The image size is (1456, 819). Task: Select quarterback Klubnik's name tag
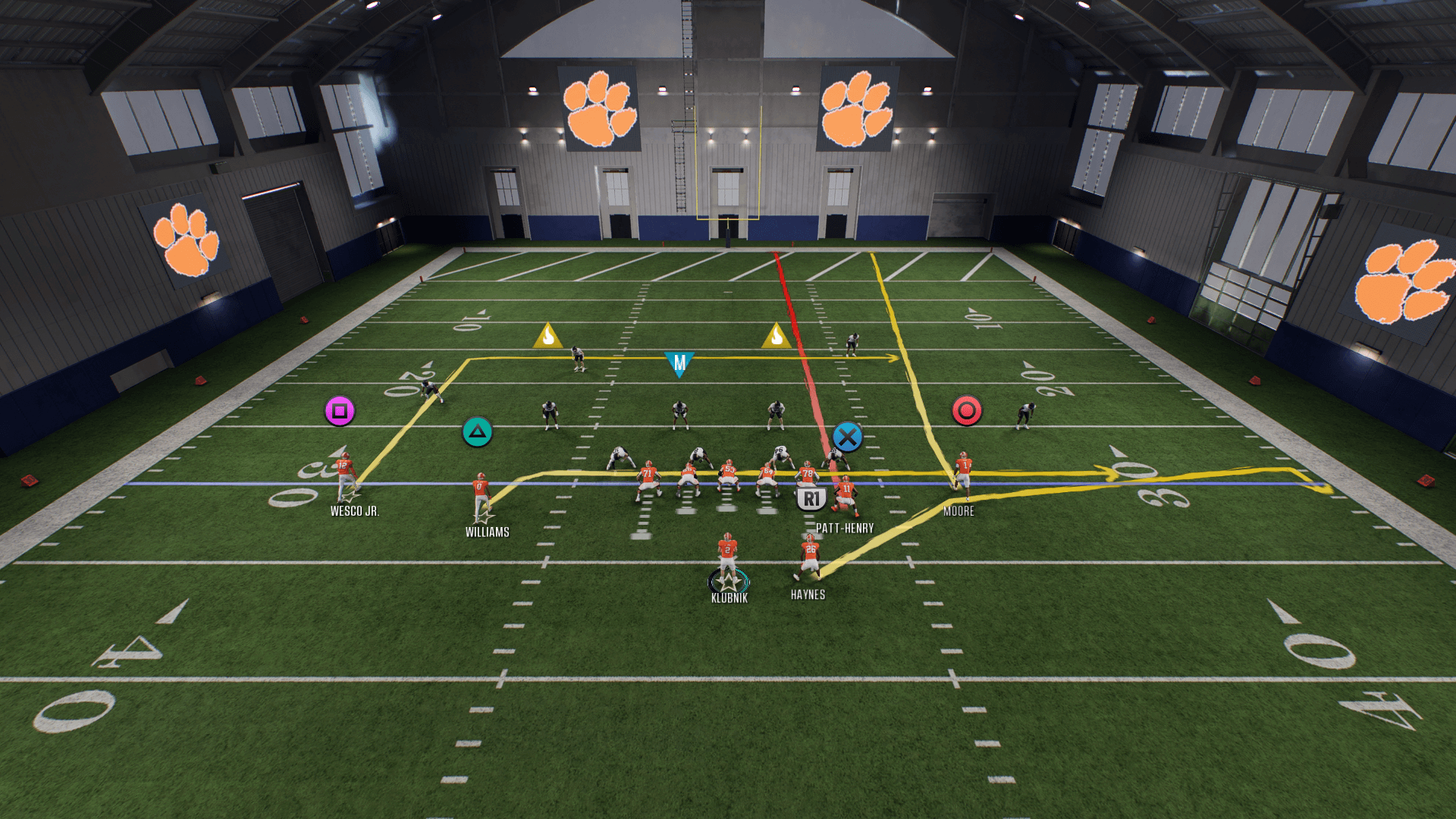point(730,598)
